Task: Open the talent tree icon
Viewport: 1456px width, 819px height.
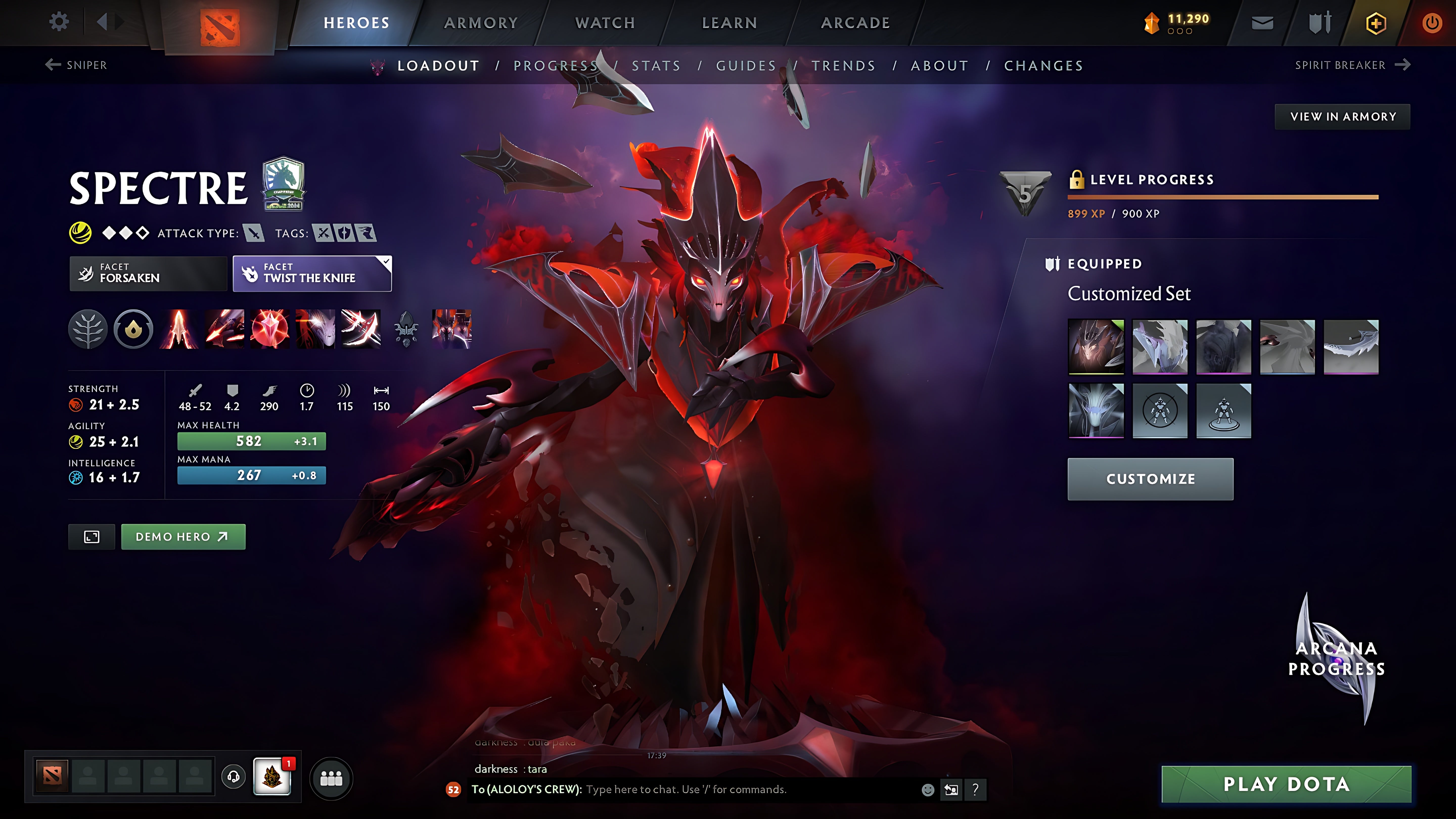Action: [x=88, y=328]
